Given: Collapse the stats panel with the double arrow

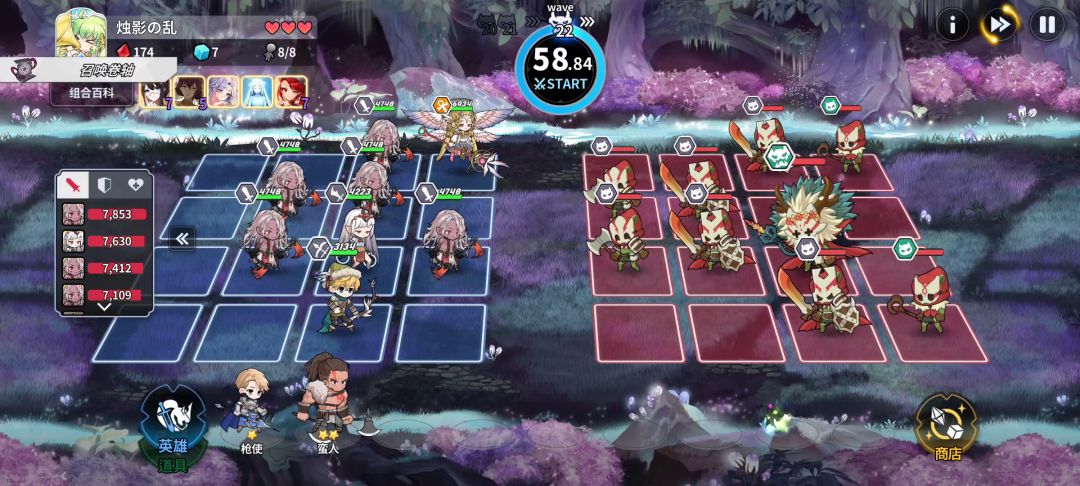Looking at the screenshot, I should click(x=181, y=238).
